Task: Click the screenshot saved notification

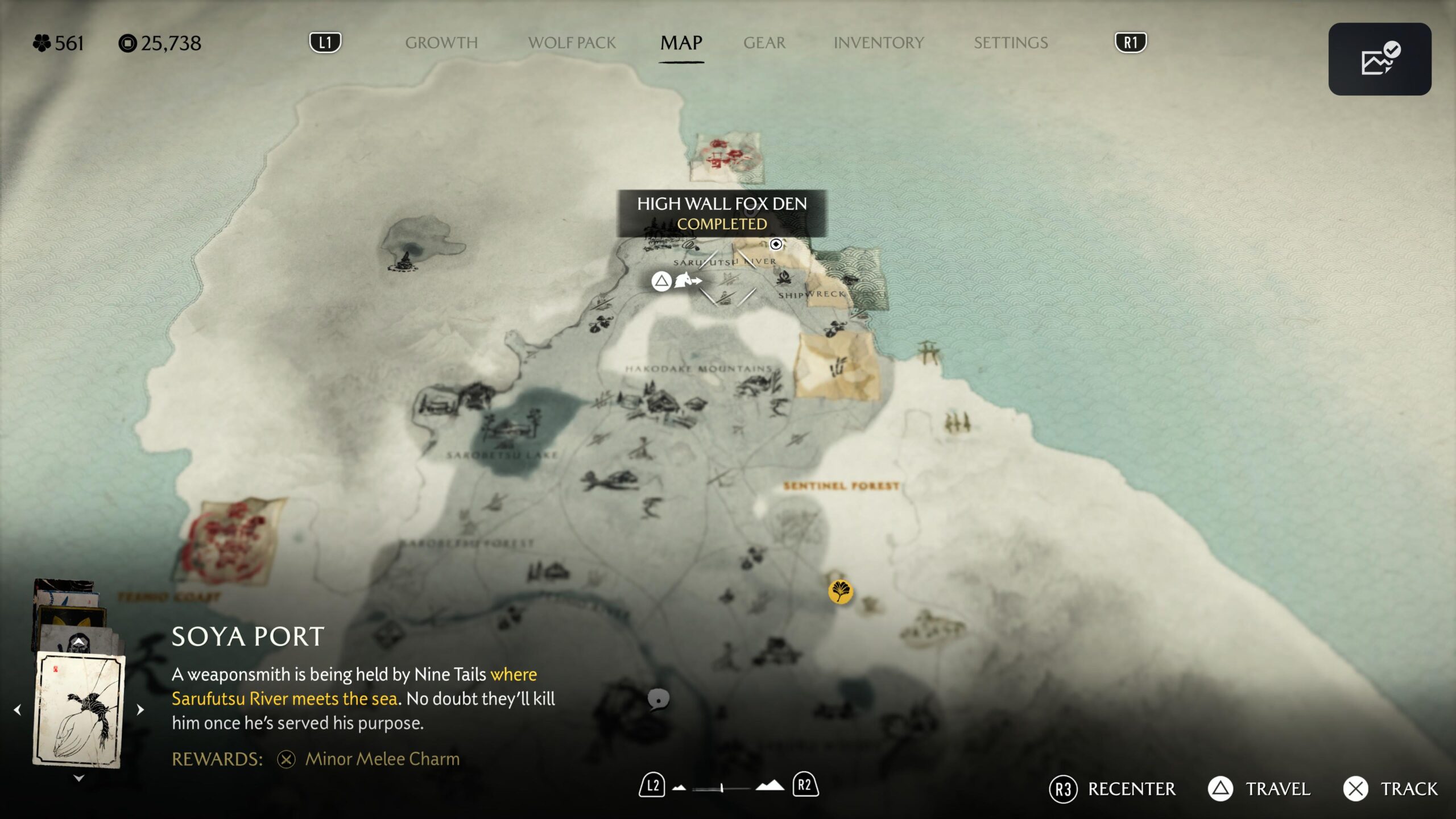Action: click(1379, 59)
